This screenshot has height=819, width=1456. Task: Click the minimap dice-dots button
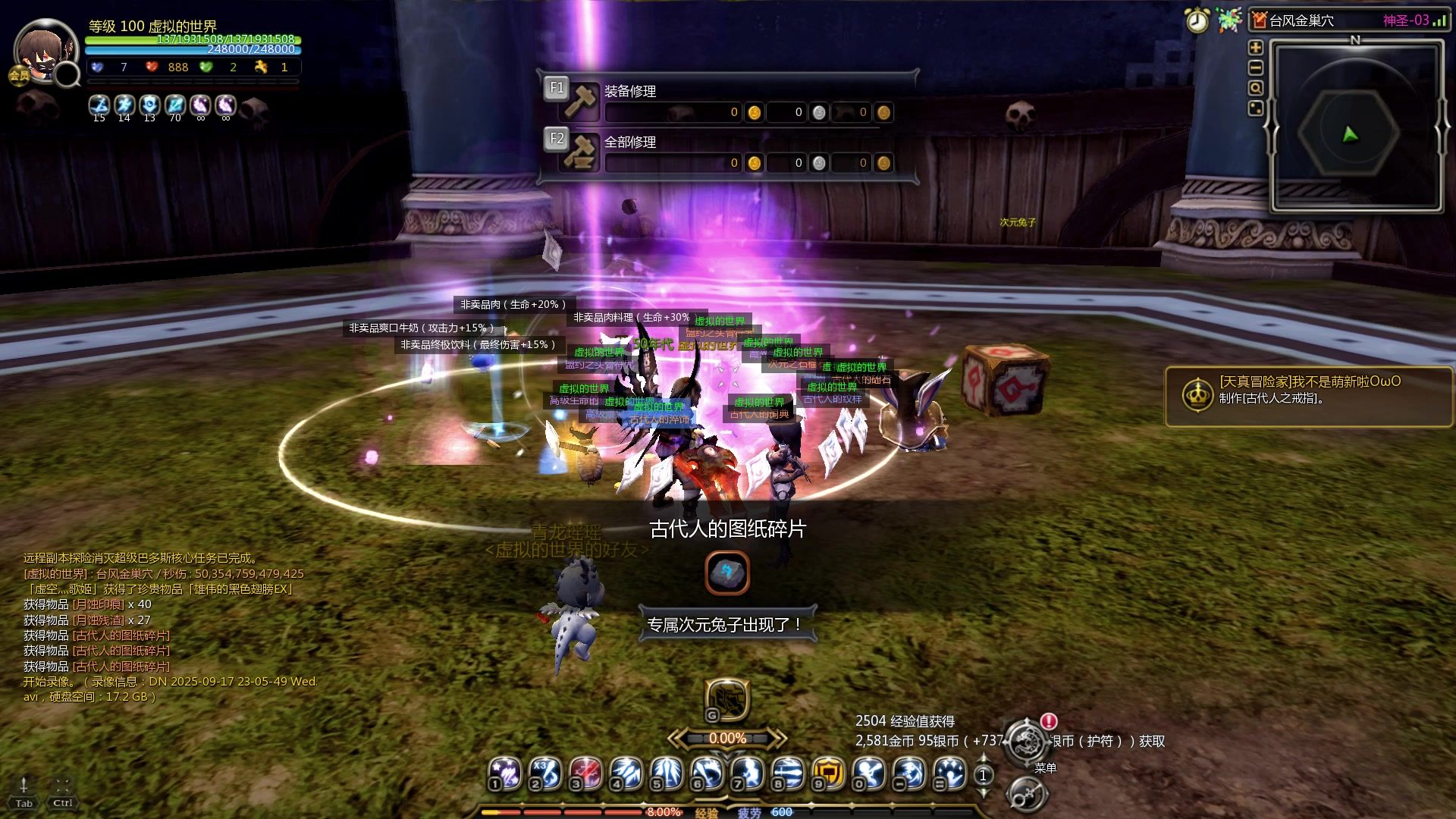click(x=1256, y=108)
